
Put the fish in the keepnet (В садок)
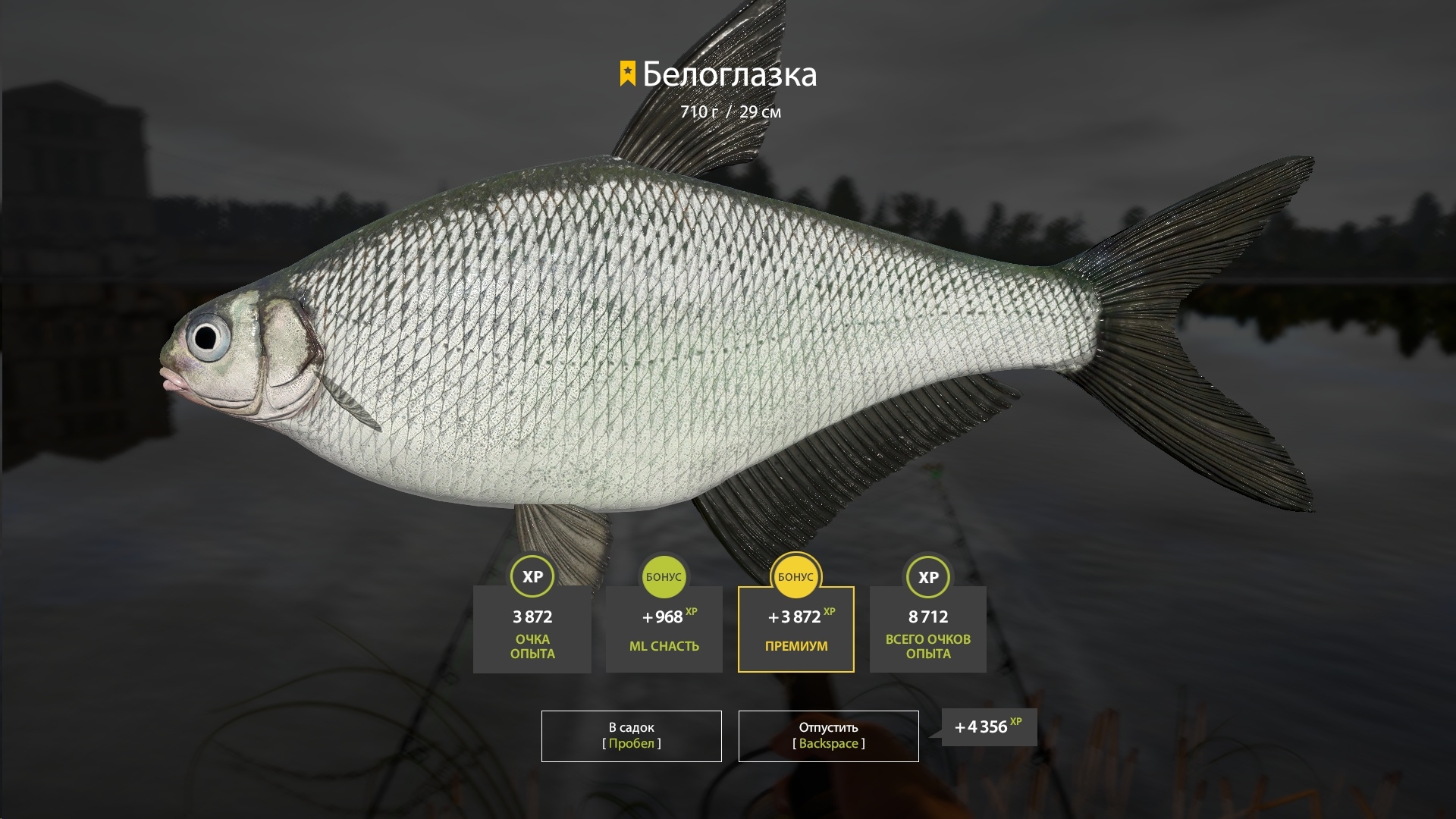pyautogui.click(x=631, y=736)
